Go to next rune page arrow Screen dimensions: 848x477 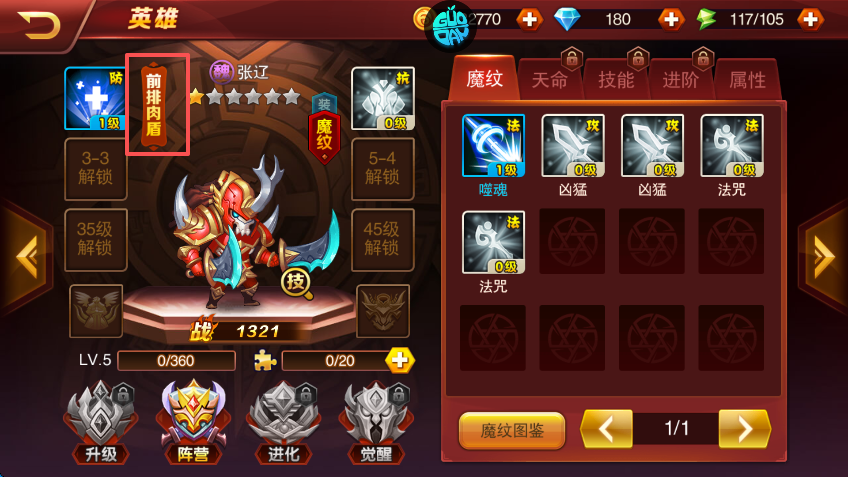(x=744, y=429)
